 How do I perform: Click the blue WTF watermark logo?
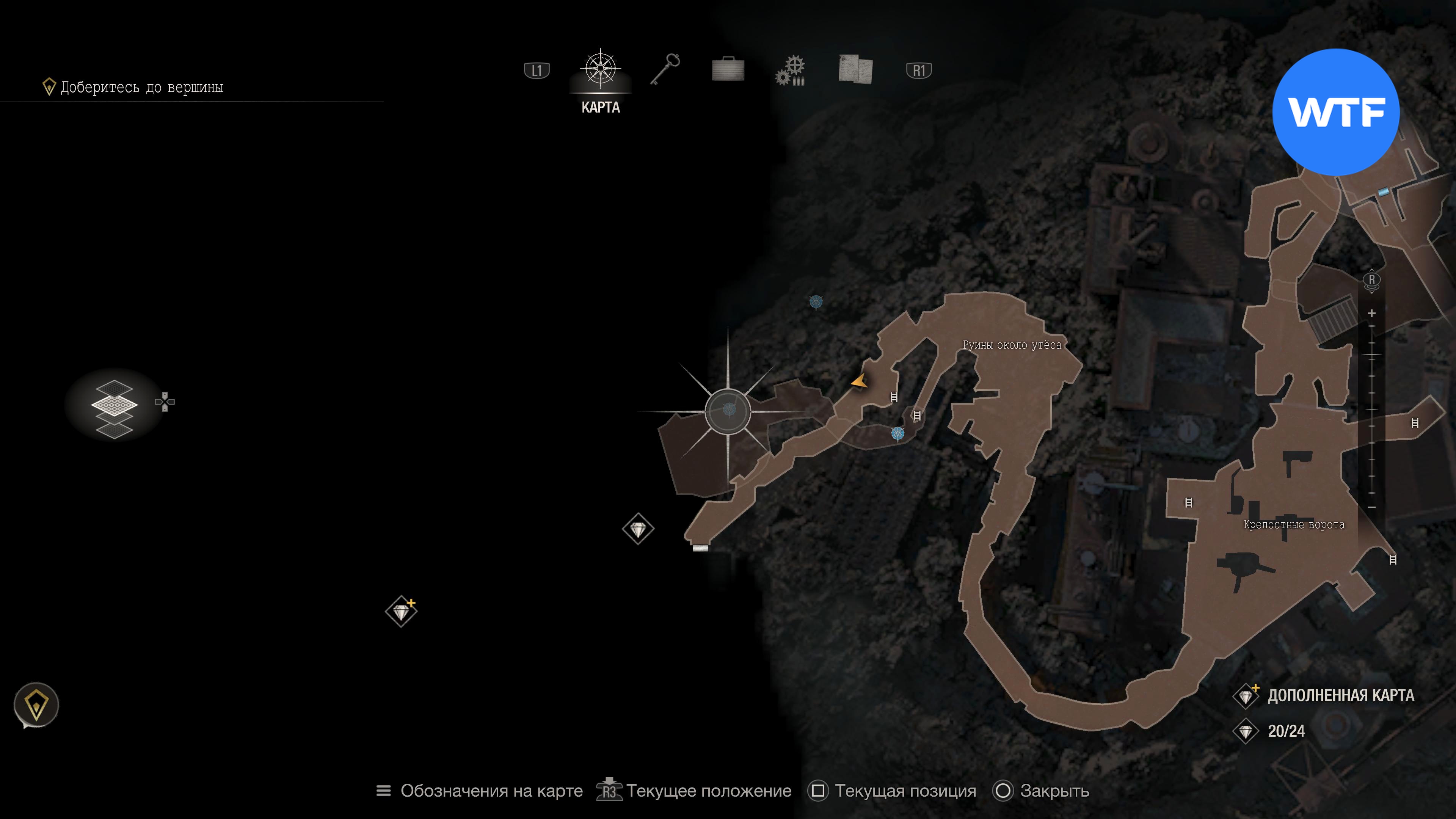(1335, 112)
